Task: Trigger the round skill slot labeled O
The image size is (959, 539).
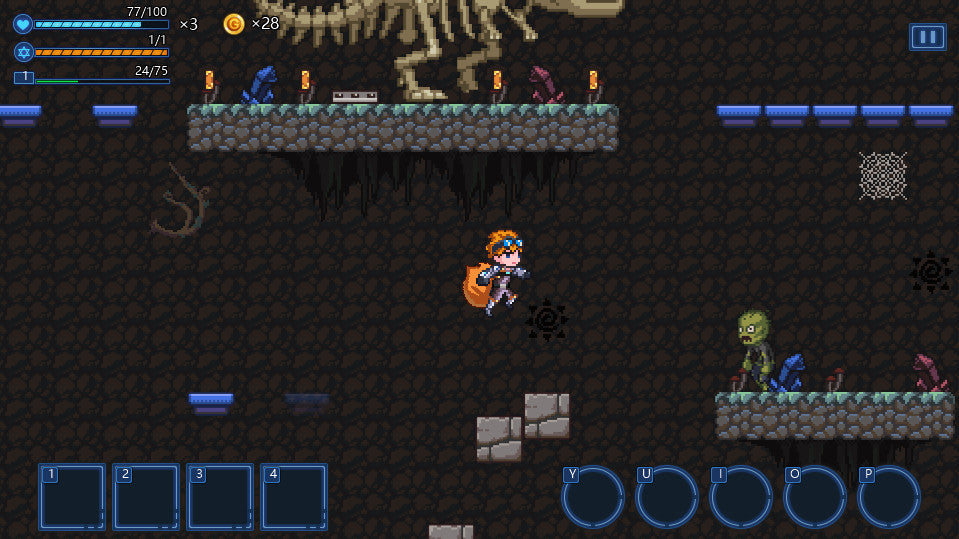Action: (x=815, y=497)
